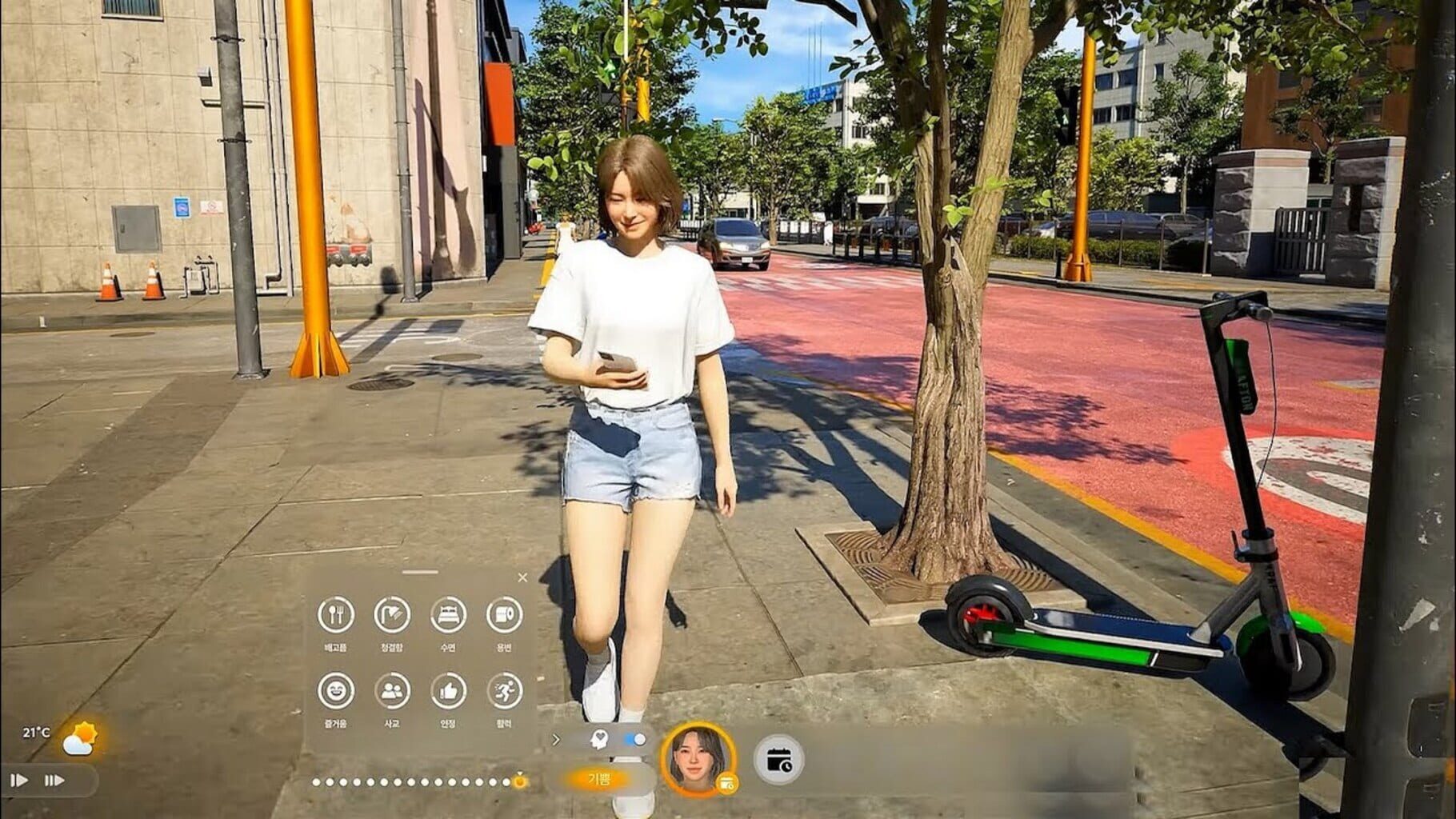Select the 청결함 (hygiene) shower icon
1456x819 pixels.
pyautogui.click(x=393, y=614)
